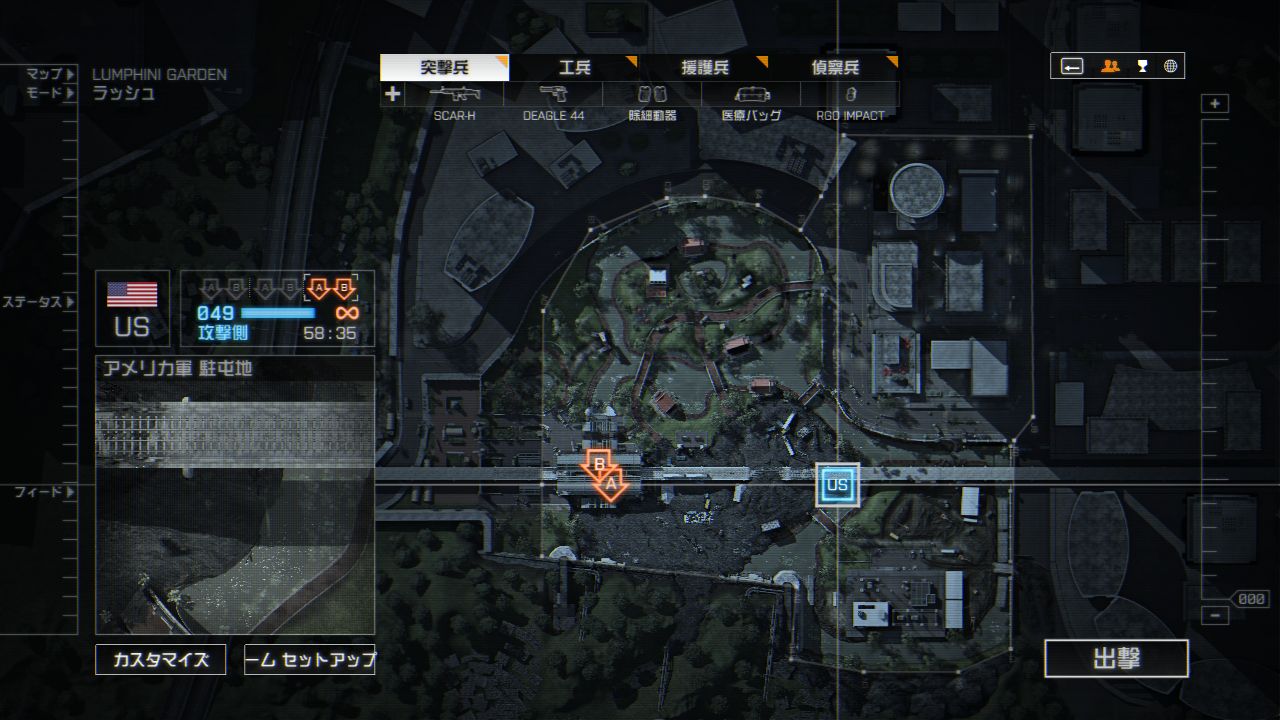Open the 偵察兵 recon class tab
The height and width of the screenshot is (720, 1280).
pyautogui.click(x=834, y=68)
